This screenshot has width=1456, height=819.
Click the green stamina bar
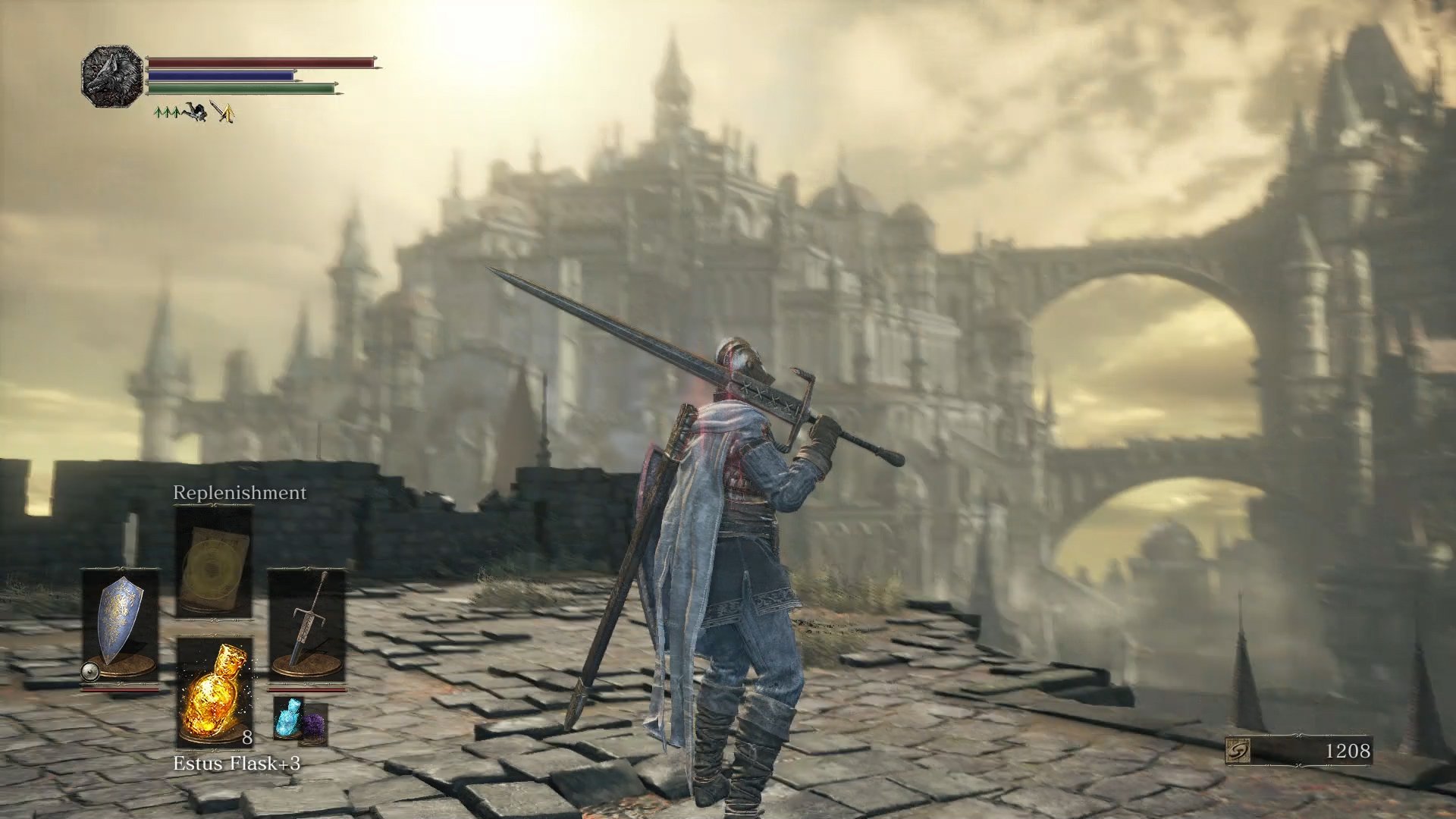click(x=242, y=89)
